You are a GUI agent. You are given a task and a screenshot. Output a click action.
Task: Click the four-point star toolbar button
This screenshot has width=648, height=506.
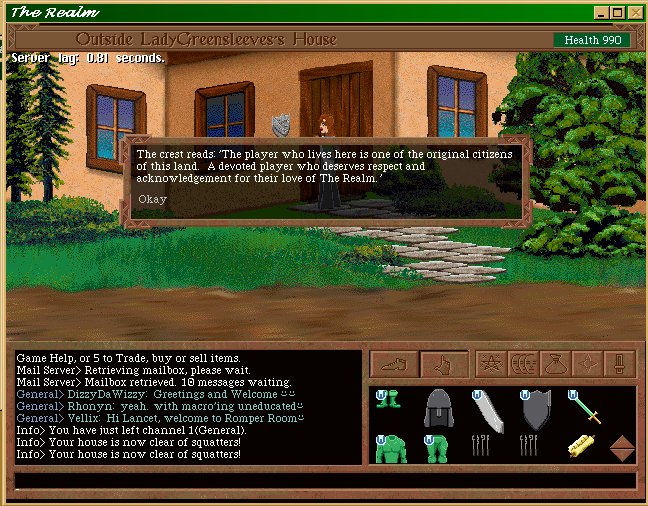point(588,364)
